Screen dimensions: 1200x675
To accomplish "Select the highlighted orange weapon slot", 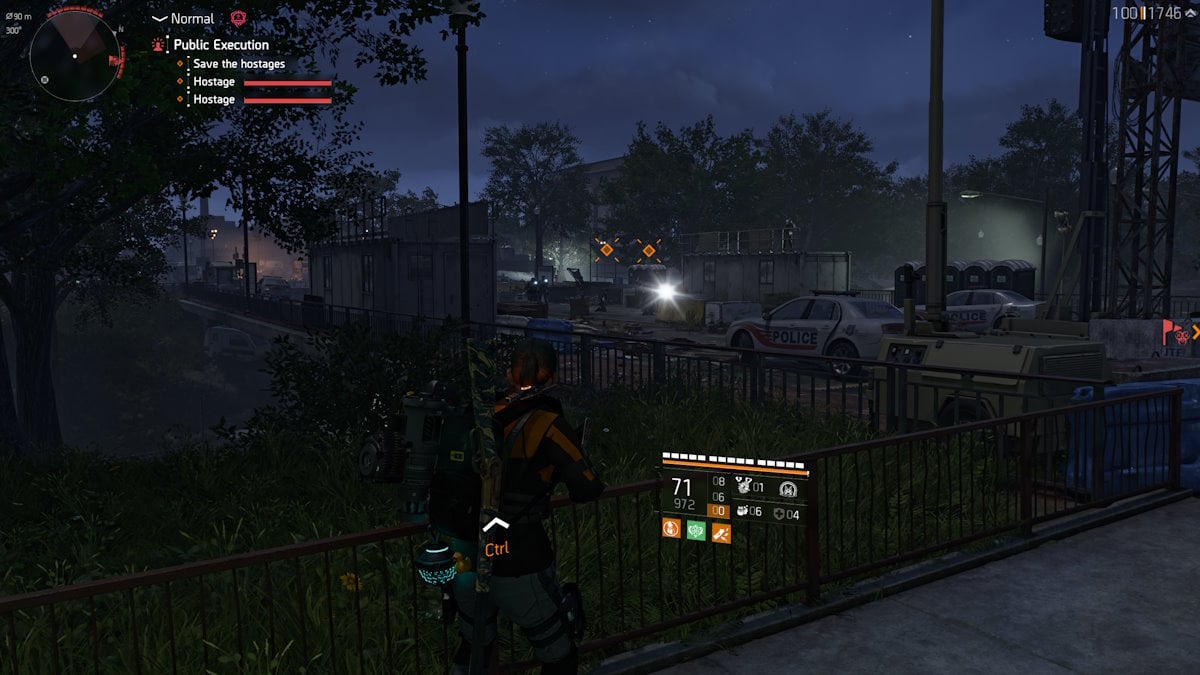I will click(719, 510).
